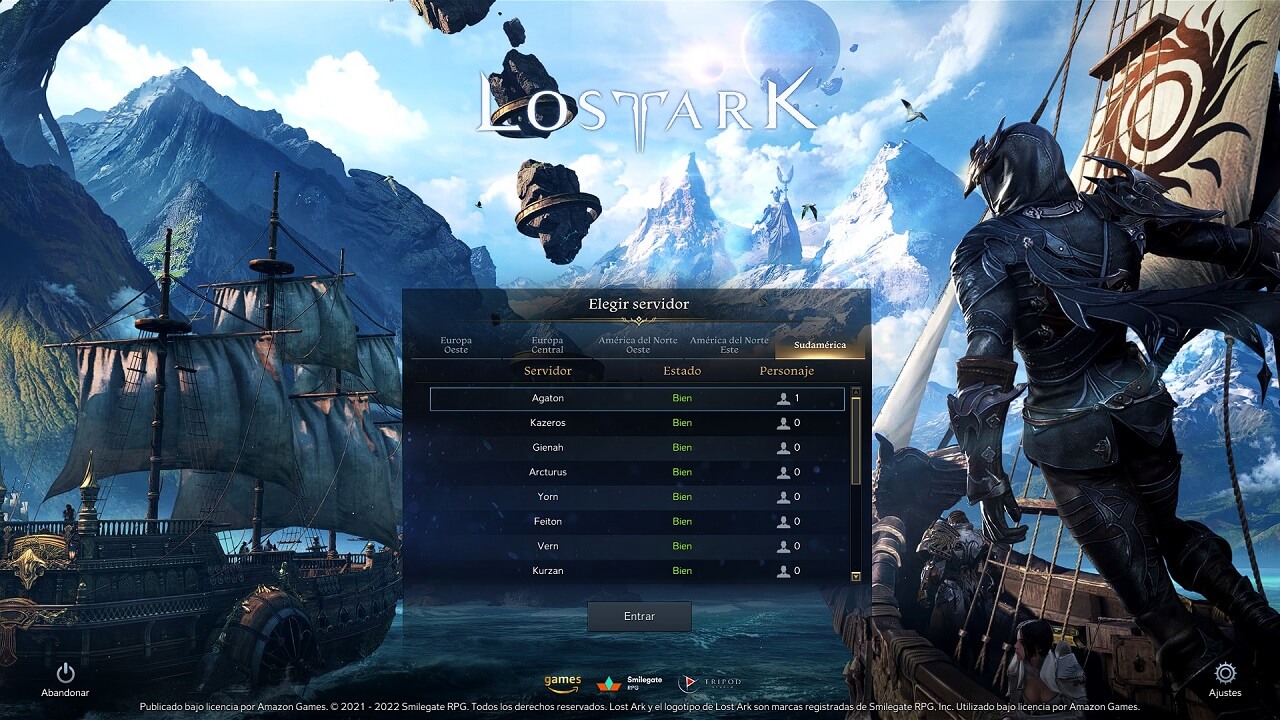Choose the Yorn server row
1280x720 pixels.
(637, 497)
